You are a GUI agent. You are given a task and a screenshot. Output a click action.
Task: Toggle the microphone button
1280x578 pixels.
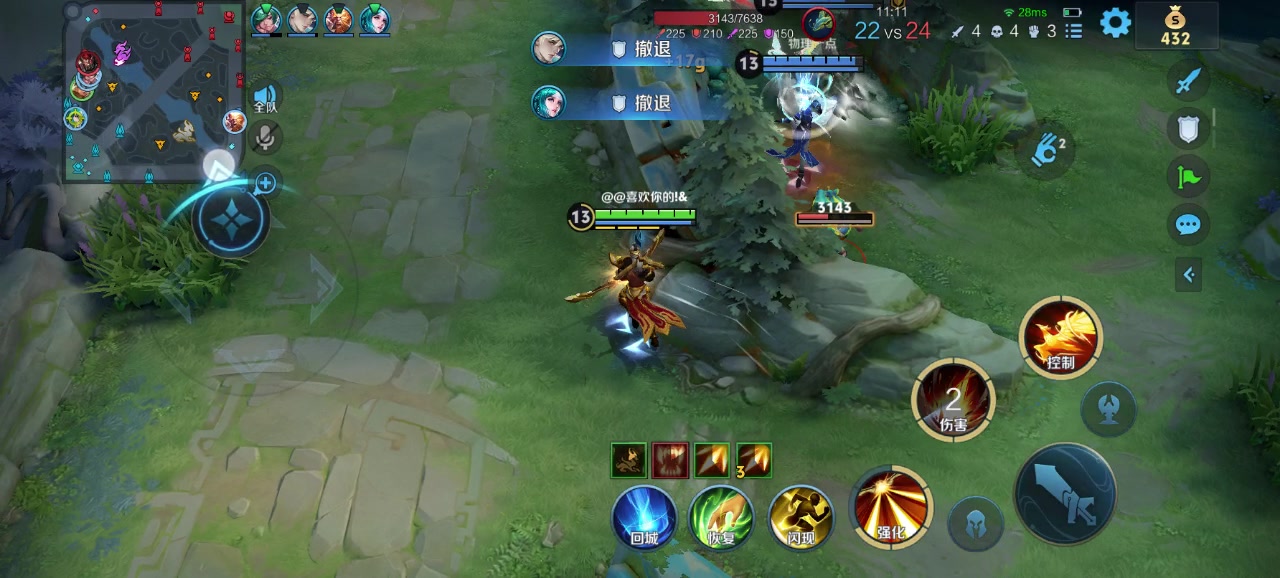coord(265,137)
